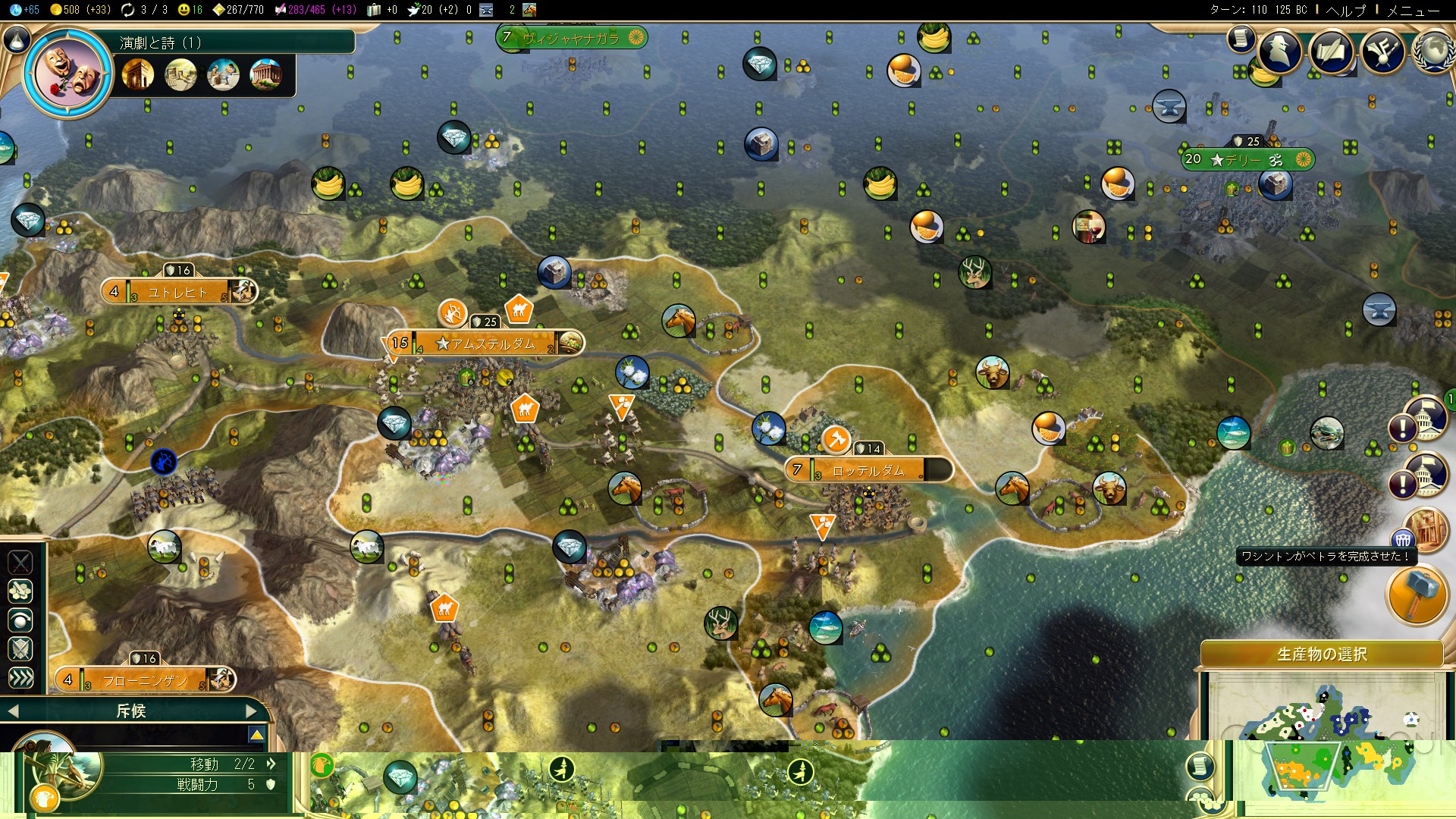This screenshot has width=1456, height=819.
Task: Activate the fortify shield unit action
Action: click(x=20, y=648)
